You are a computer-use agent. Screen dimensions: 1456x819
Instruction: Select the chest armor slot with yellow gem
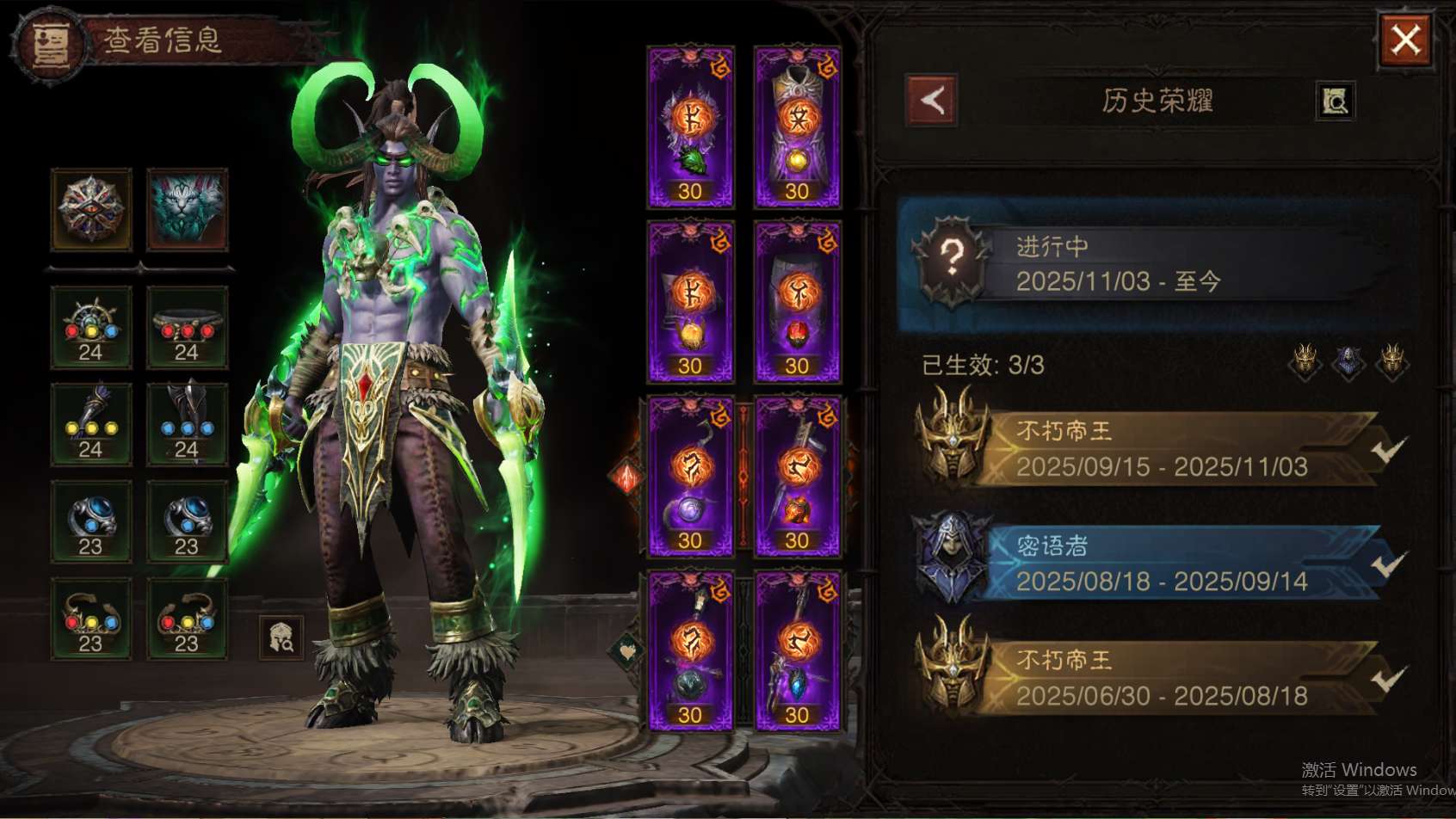(x=797, y=127)
